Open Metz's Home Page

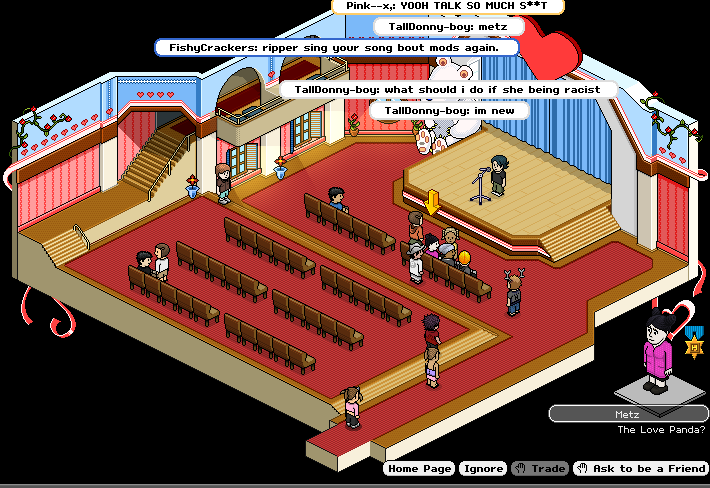point(420,468)
